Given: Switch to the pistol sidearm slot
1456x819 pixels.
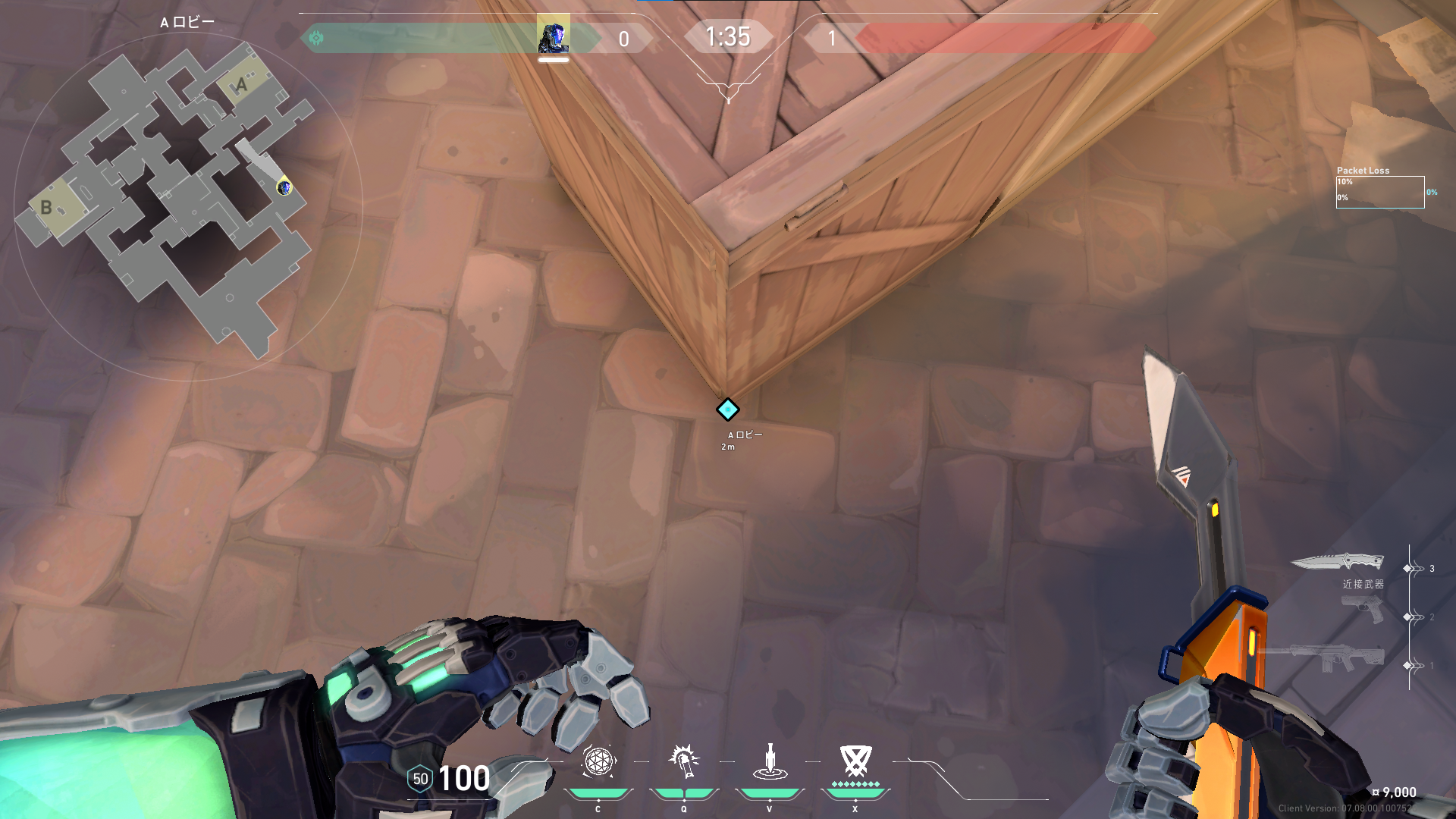Looking at the screenshot, I should click(x=1362, y=609).
